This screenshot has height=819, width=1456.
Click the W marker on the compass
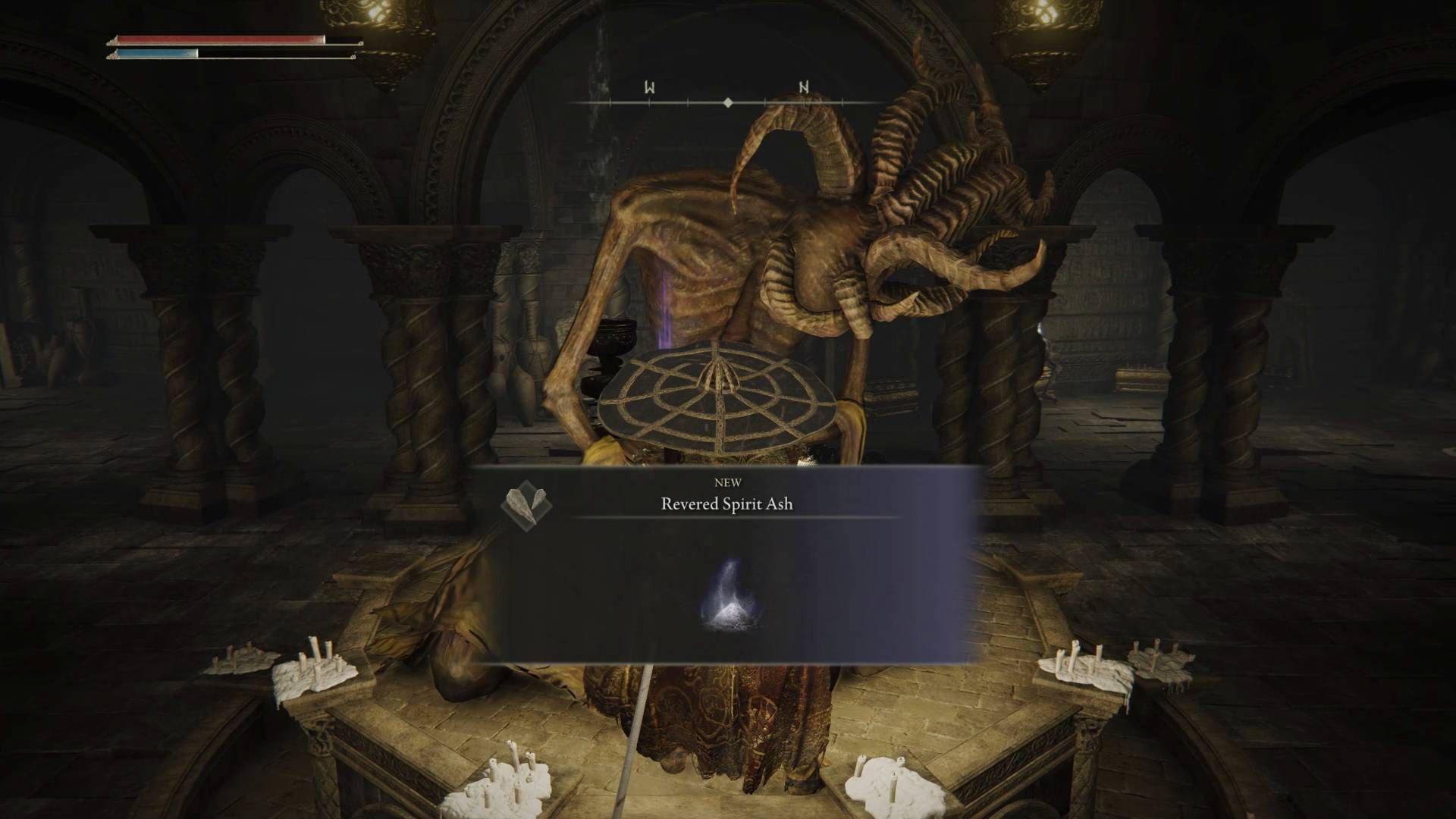(648, 87)
